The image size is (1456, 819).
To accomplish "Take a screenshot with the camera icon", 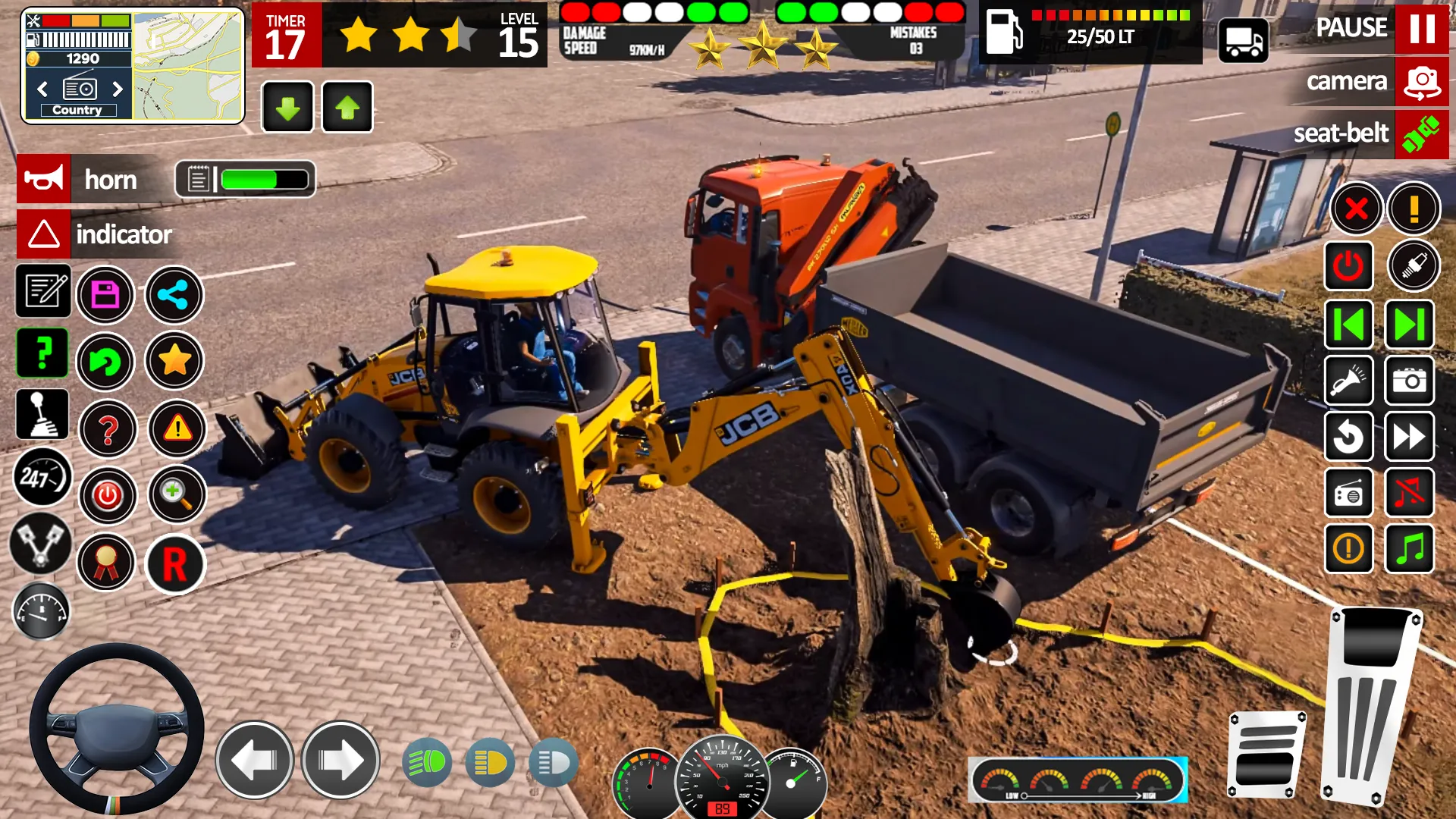I will 1409,381.
